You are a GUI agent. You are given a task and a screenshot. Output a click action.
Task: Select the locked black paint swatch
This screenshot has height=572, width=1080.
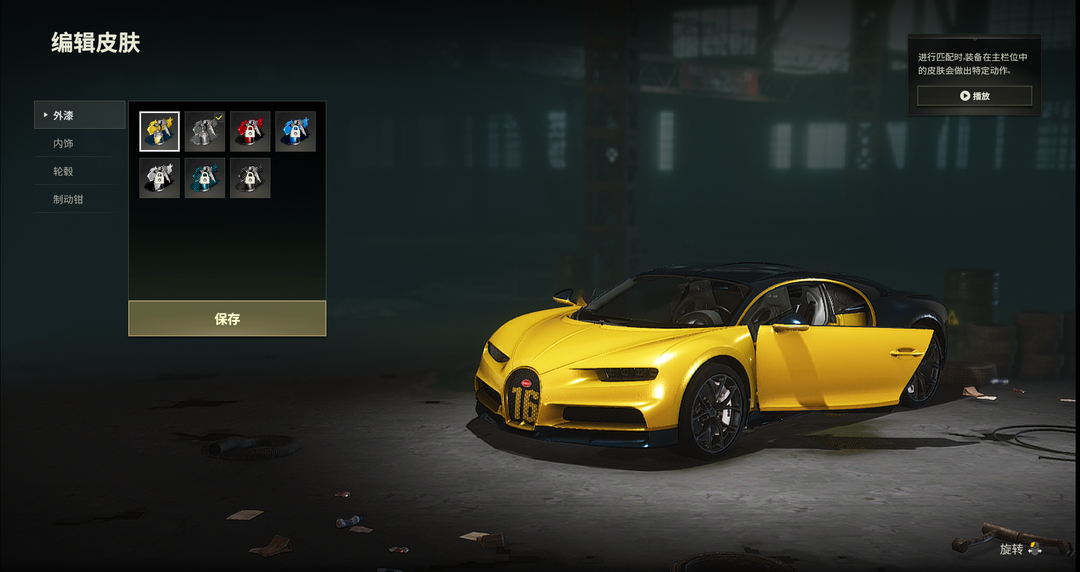pyautogui.click(x=250, y=178)
